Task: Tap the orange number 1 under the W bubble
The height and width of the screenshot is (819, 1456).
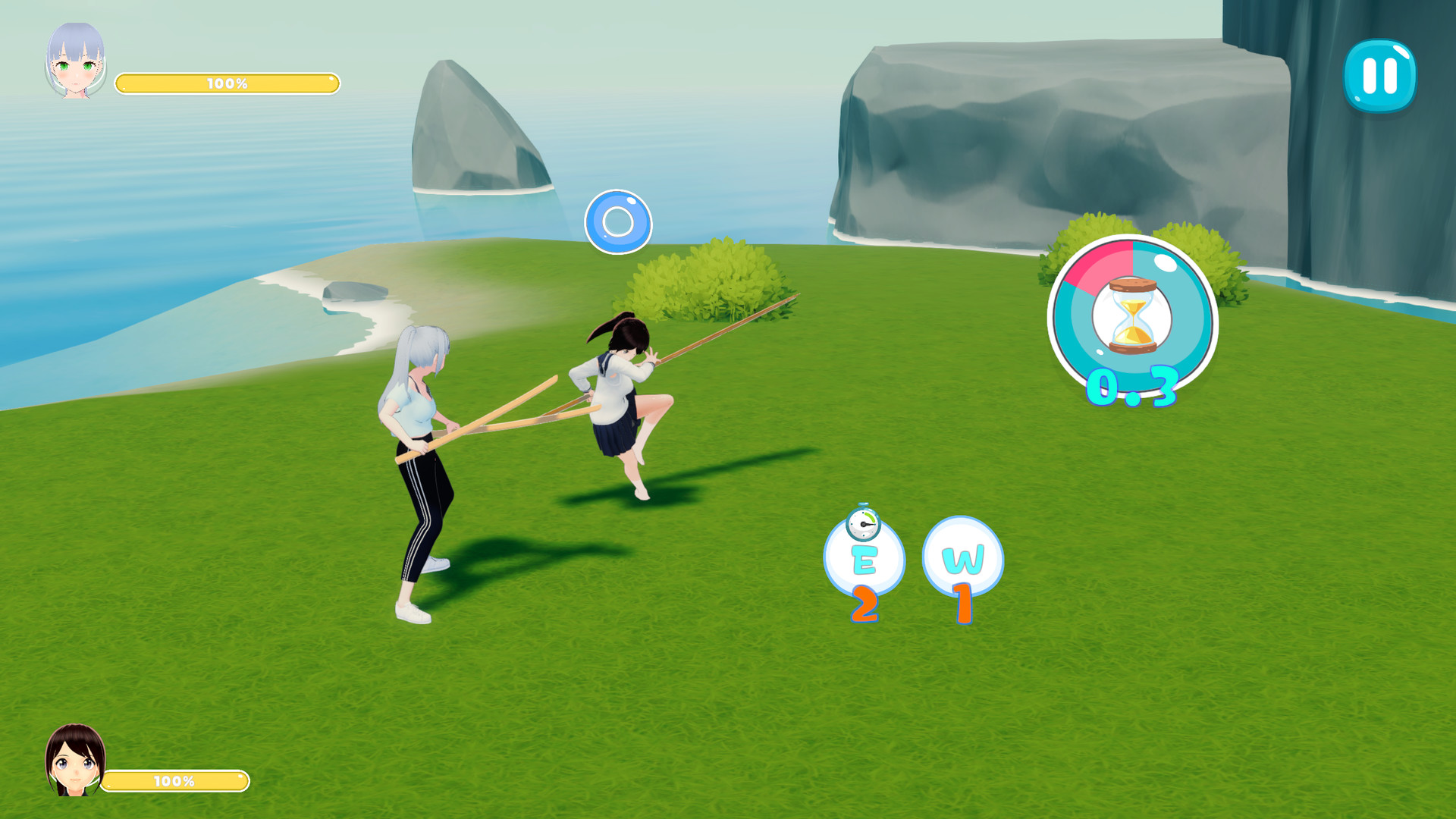Action: pyautogui.click(x=963, y=602)
